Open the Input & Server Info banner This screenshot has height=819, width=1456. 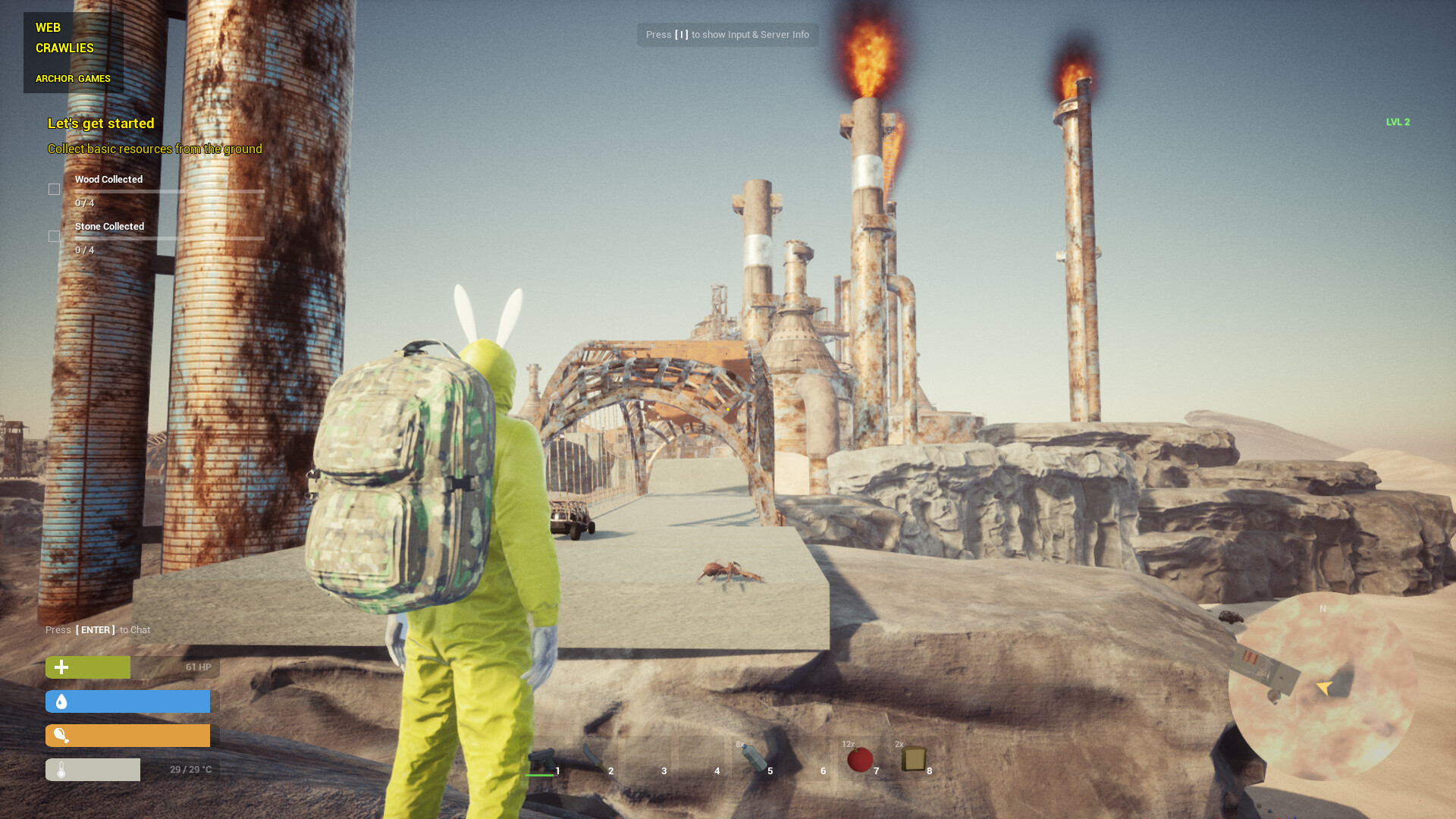point(727,34)
